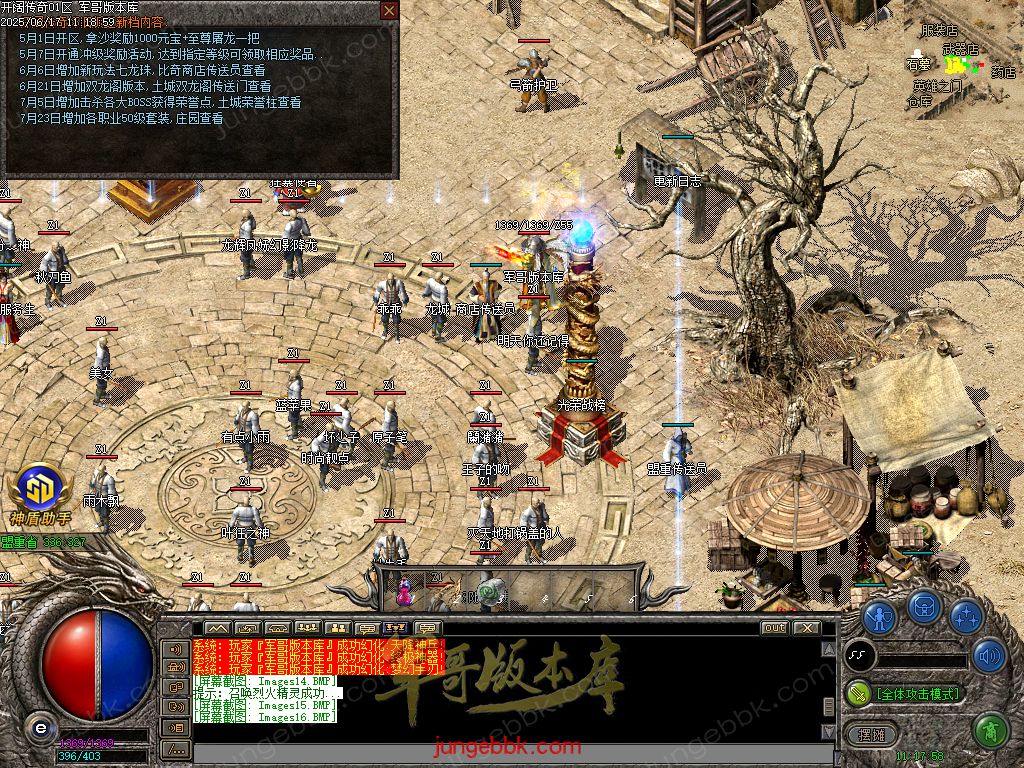Open the bag chest icon
The height and width of the screenshot is (768, 1024).
pyautogui.click(x=924, y=607)
